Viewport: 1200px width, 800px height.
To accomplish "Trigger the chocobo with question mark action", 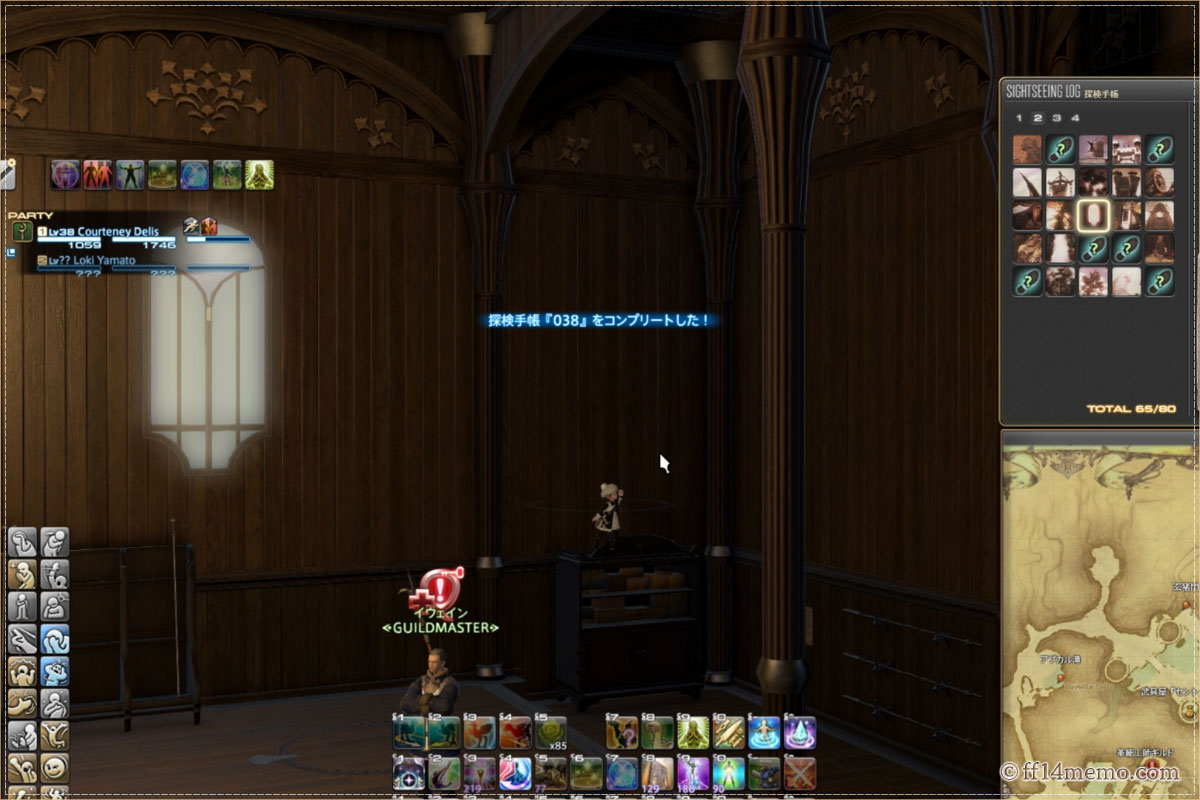I will click(x=622, y=732).
